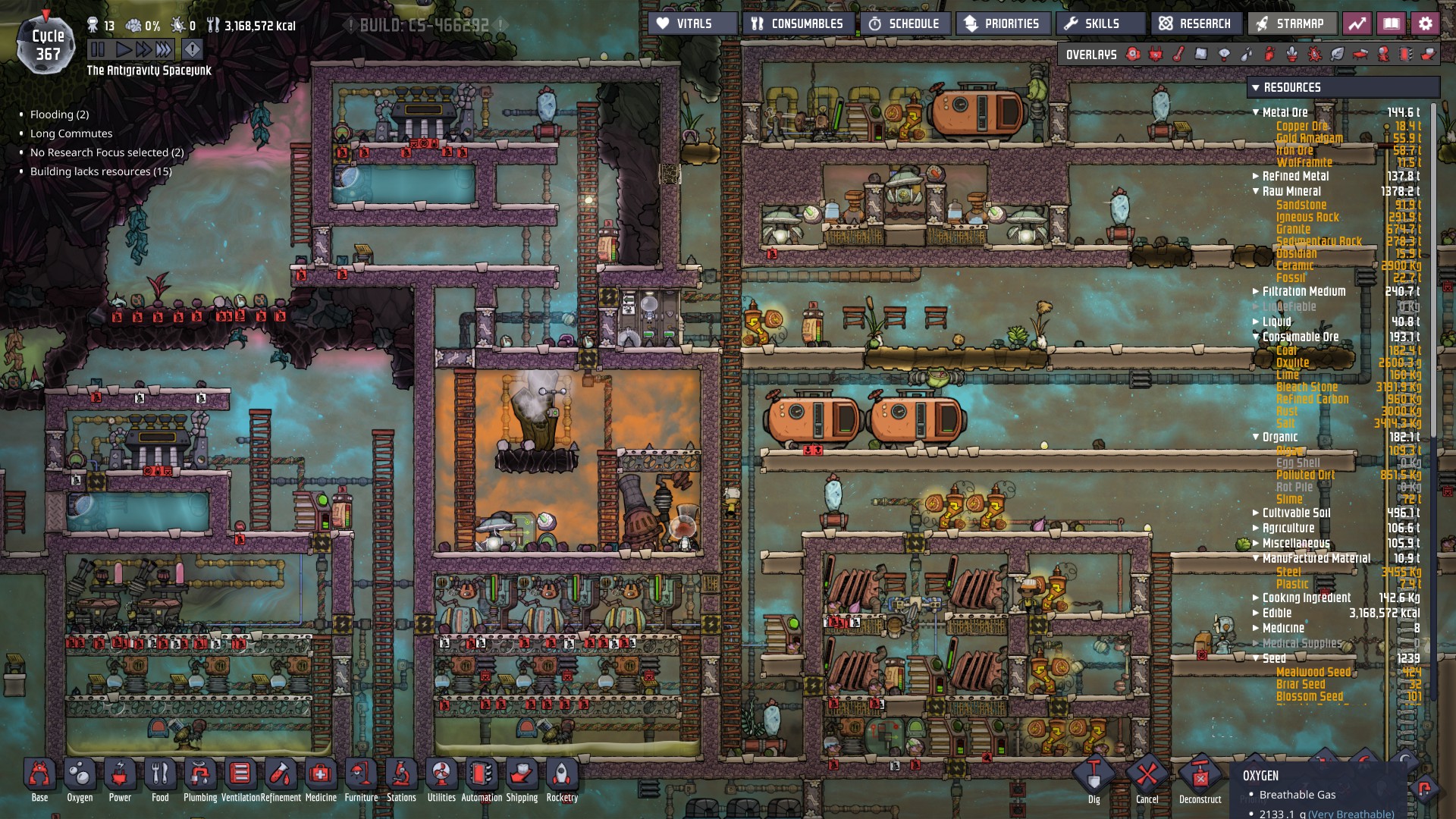1456x819 pixels.
Task: Activate the Deconstruct tool
Action: tap(1200, 778)
